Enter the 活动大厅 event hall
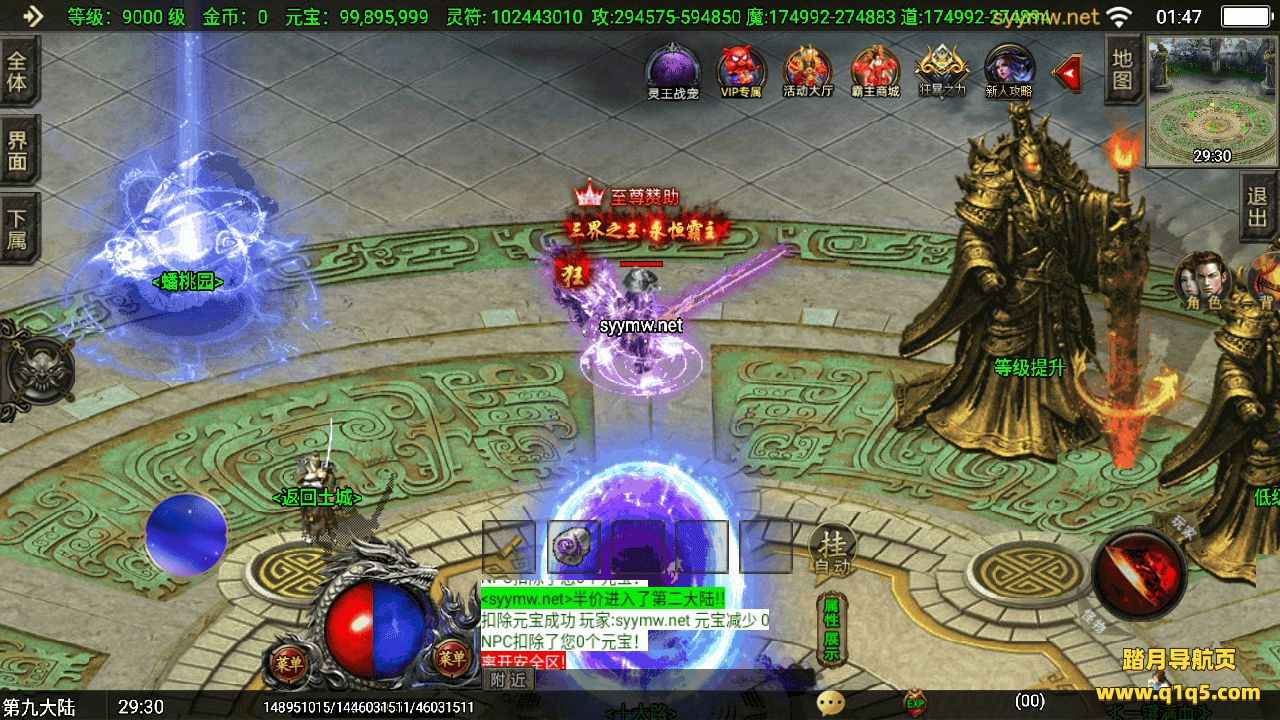 click(x=808, y=68)
